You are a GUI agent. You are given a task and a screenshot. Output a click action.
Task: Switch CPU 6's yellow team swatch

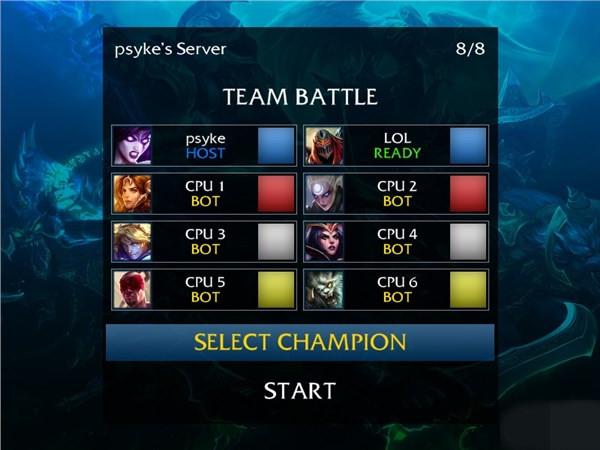pyautogui.click(x=468, y=289)
